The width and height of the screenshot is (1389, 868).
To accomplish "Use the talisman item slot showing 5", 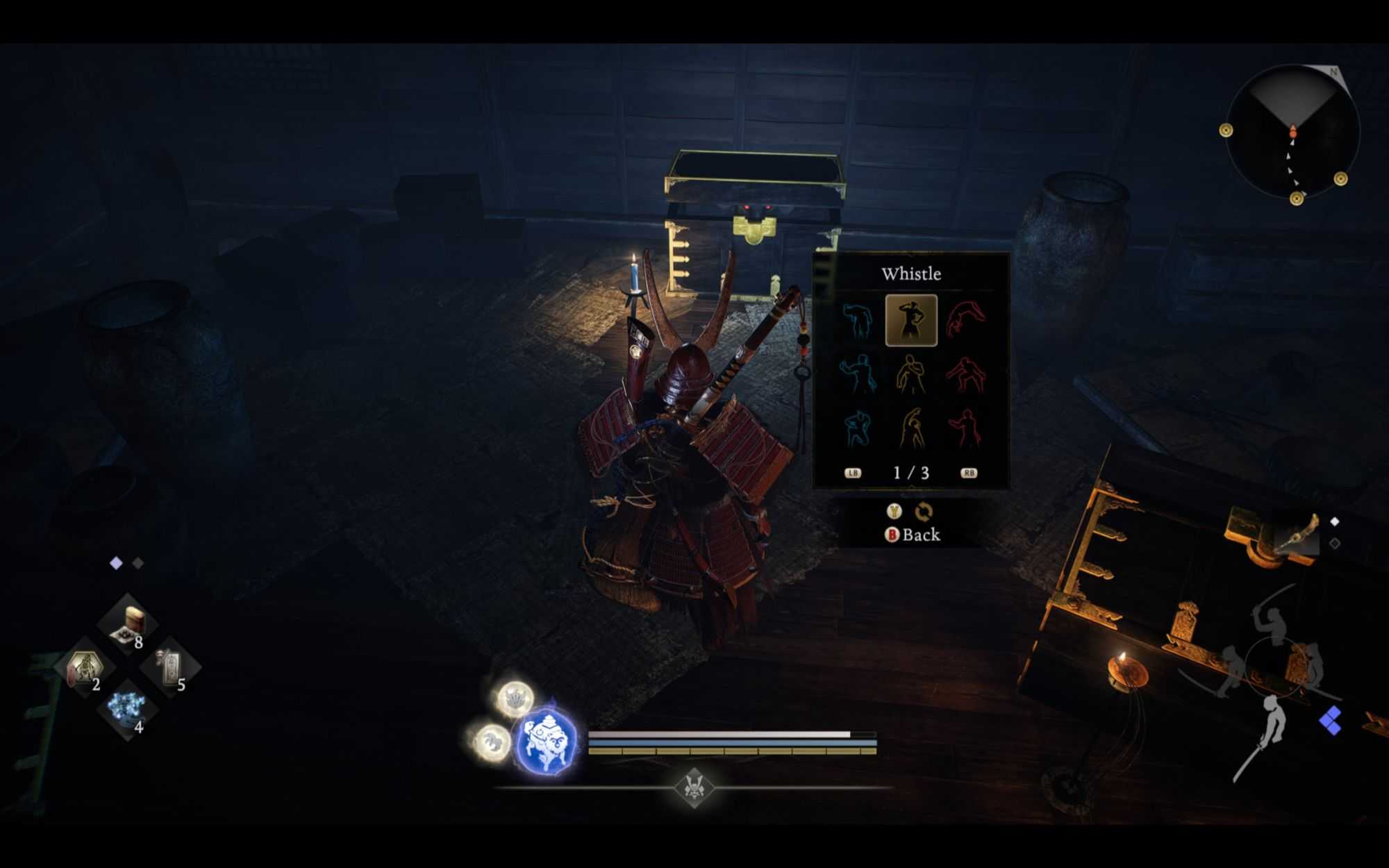I will [x=170, y=668].
